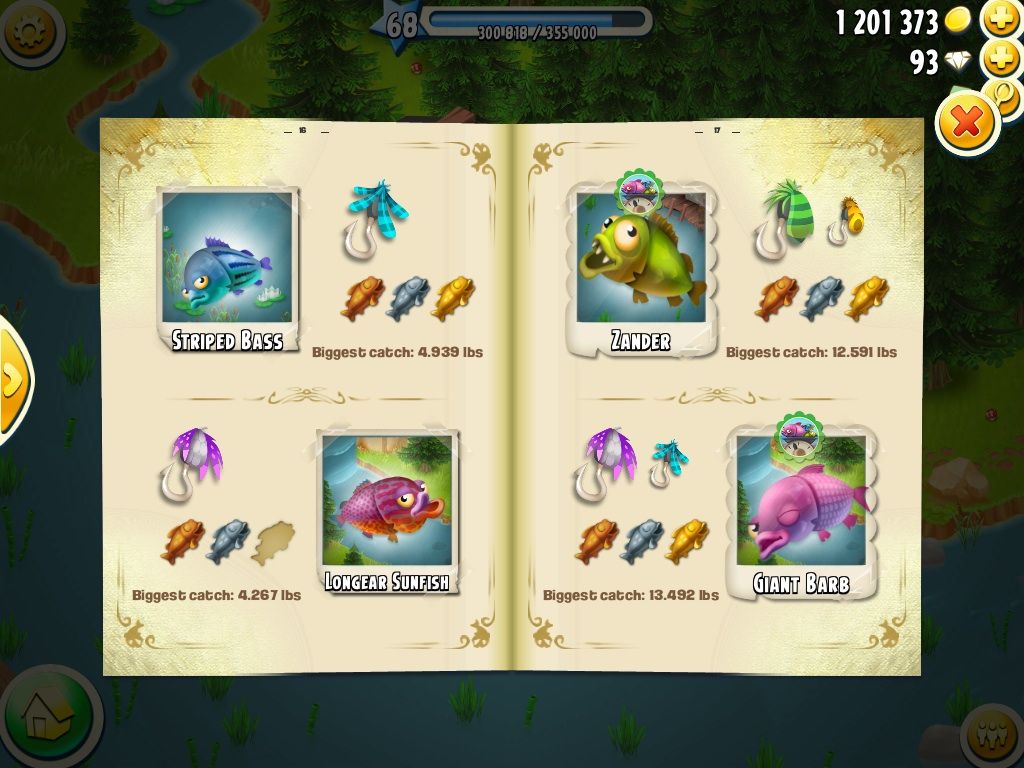
Task: Add more diamonds with plus button
Action: [1001, 60]
